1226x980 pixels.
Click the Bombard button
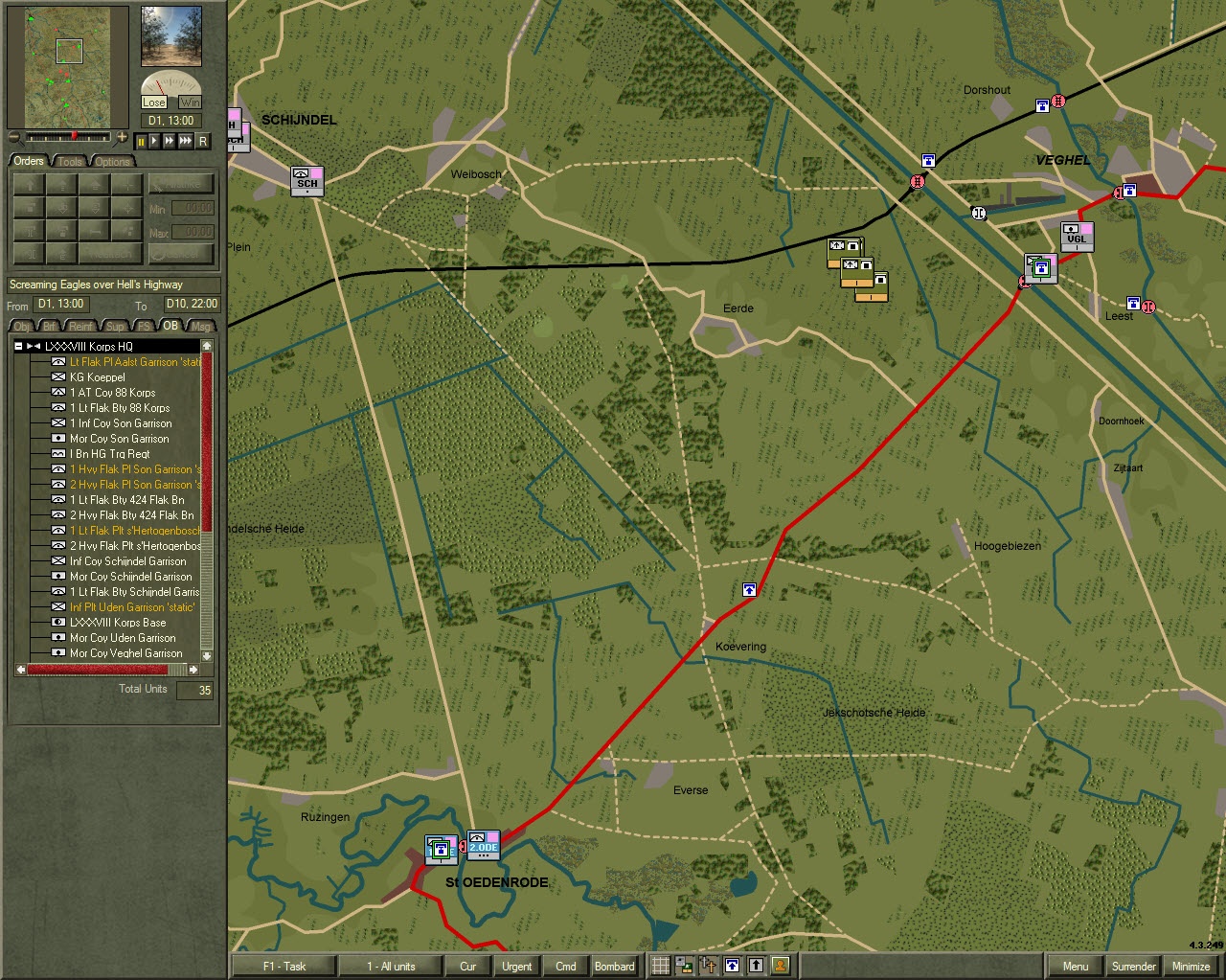(x=615, y=966)
